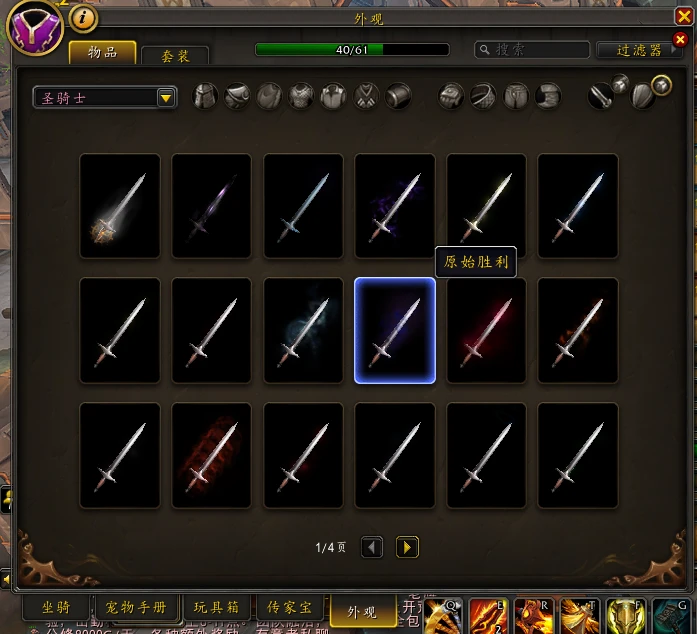
Task: Close the 外观 appearance window
Action: 681,39
